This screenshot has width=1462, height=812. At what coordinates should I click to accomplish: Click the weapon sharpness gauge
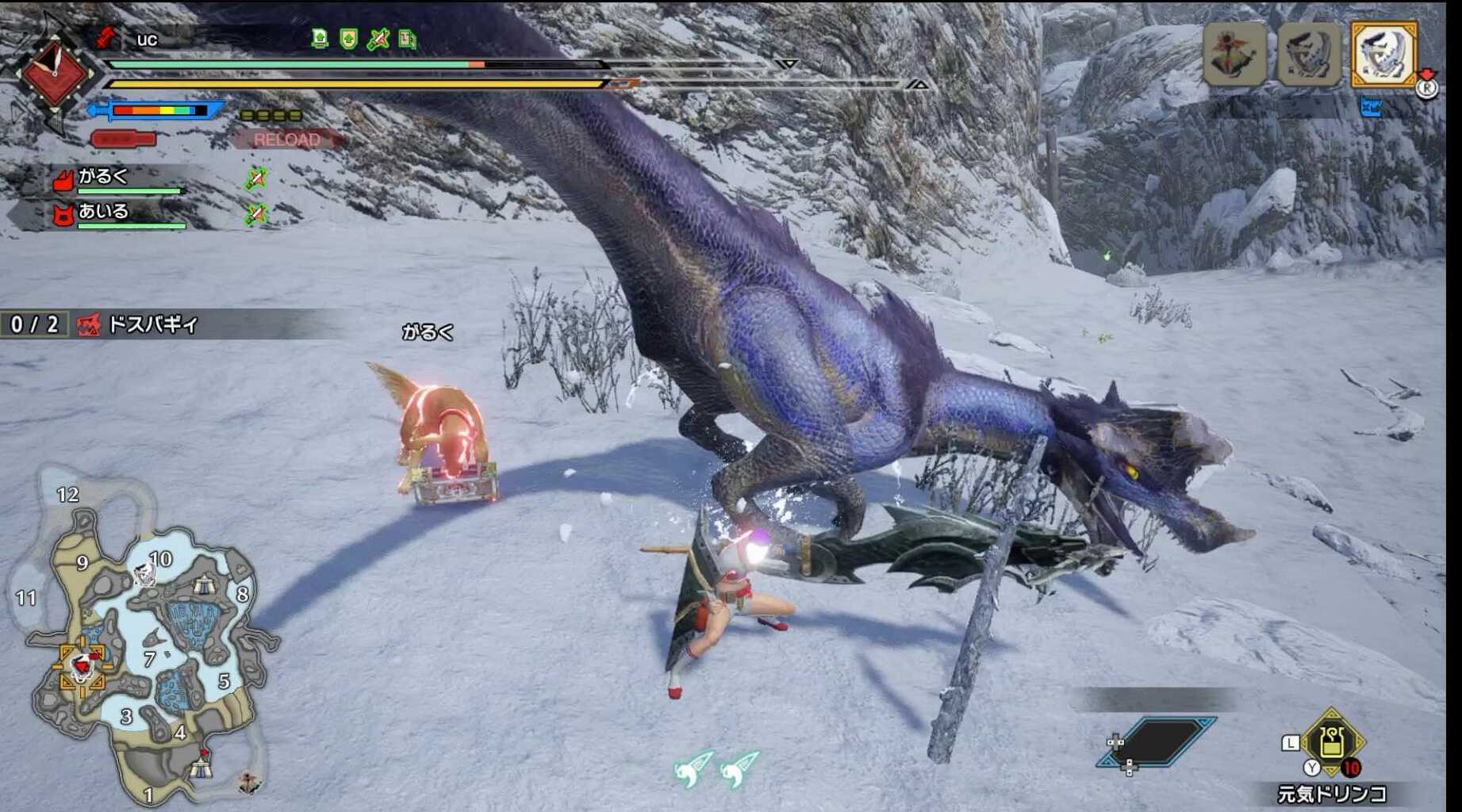[x=159, y=109]
